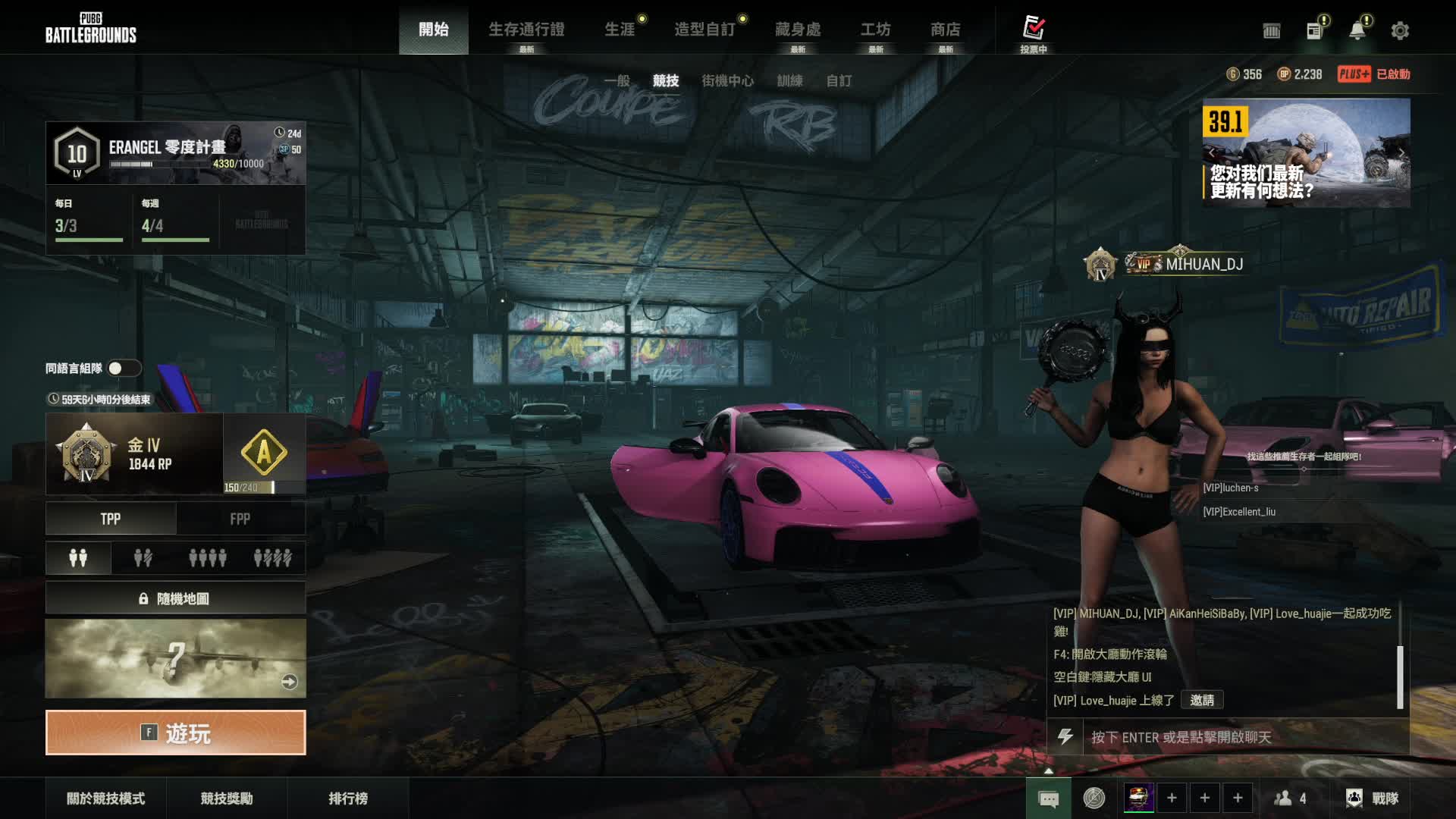The width and height of the screenshot is (1456, 819).
Task: Switch to the 一般 normal match tab
Action: point(617,80)
